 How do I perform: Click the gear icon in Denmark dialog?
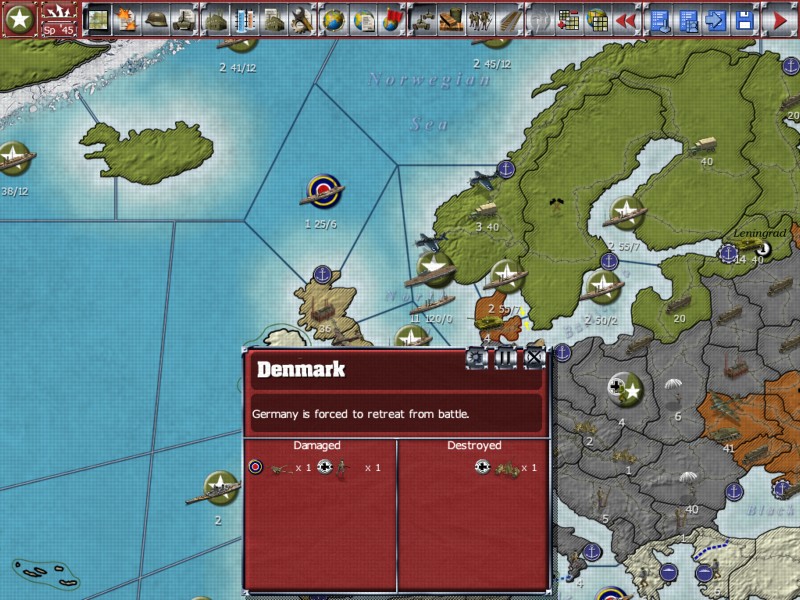pyautogui.click(x=477, y=358)
